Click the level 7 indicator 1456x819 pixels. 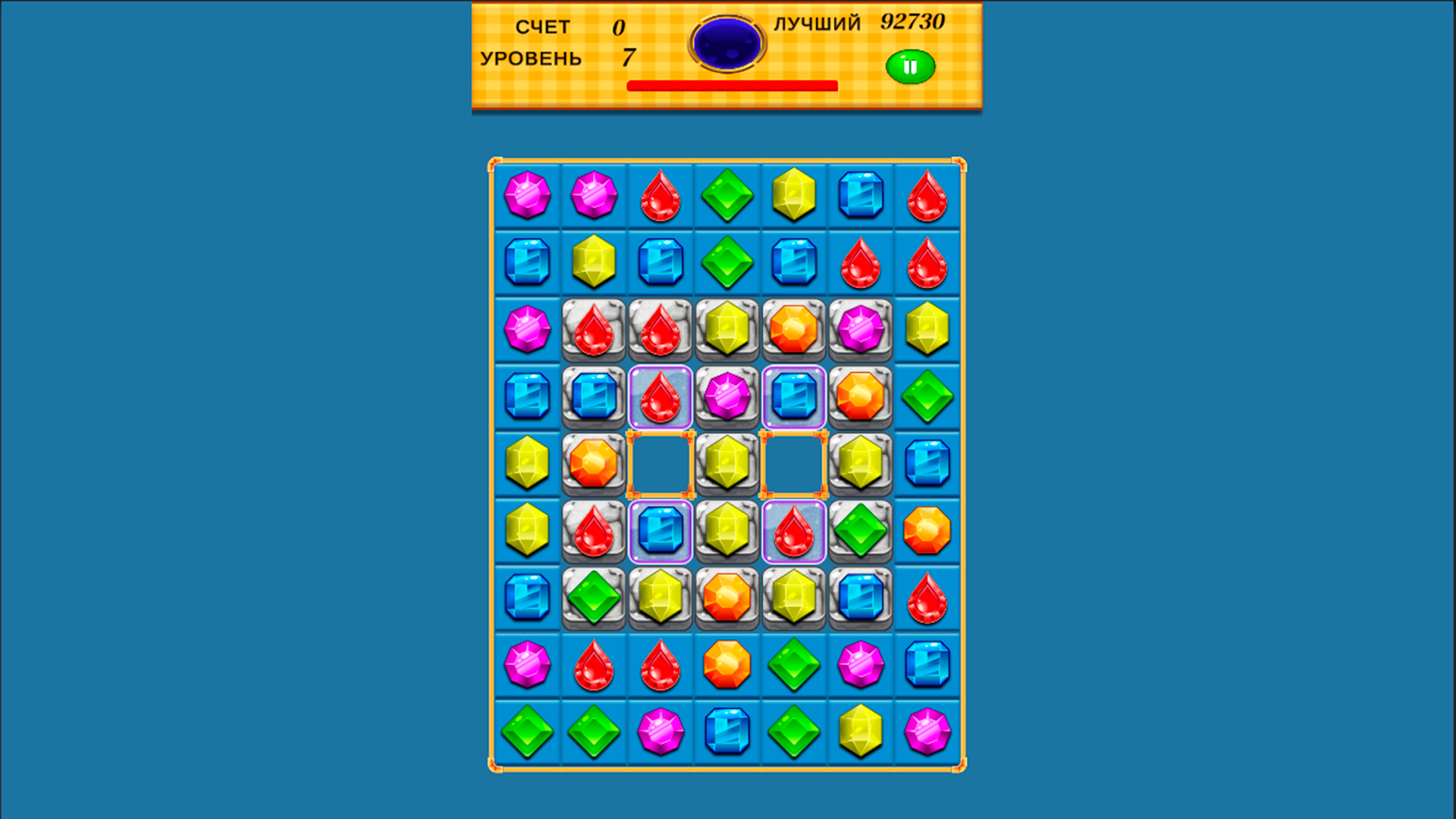coord(627,57)
